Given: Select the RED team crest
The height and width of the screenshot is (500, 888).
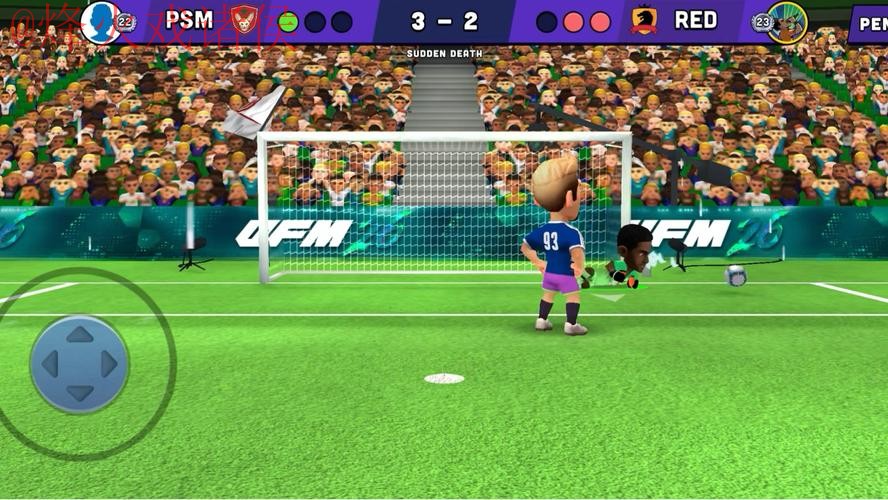Looking at the screenshot, I should tap(644, 20).
